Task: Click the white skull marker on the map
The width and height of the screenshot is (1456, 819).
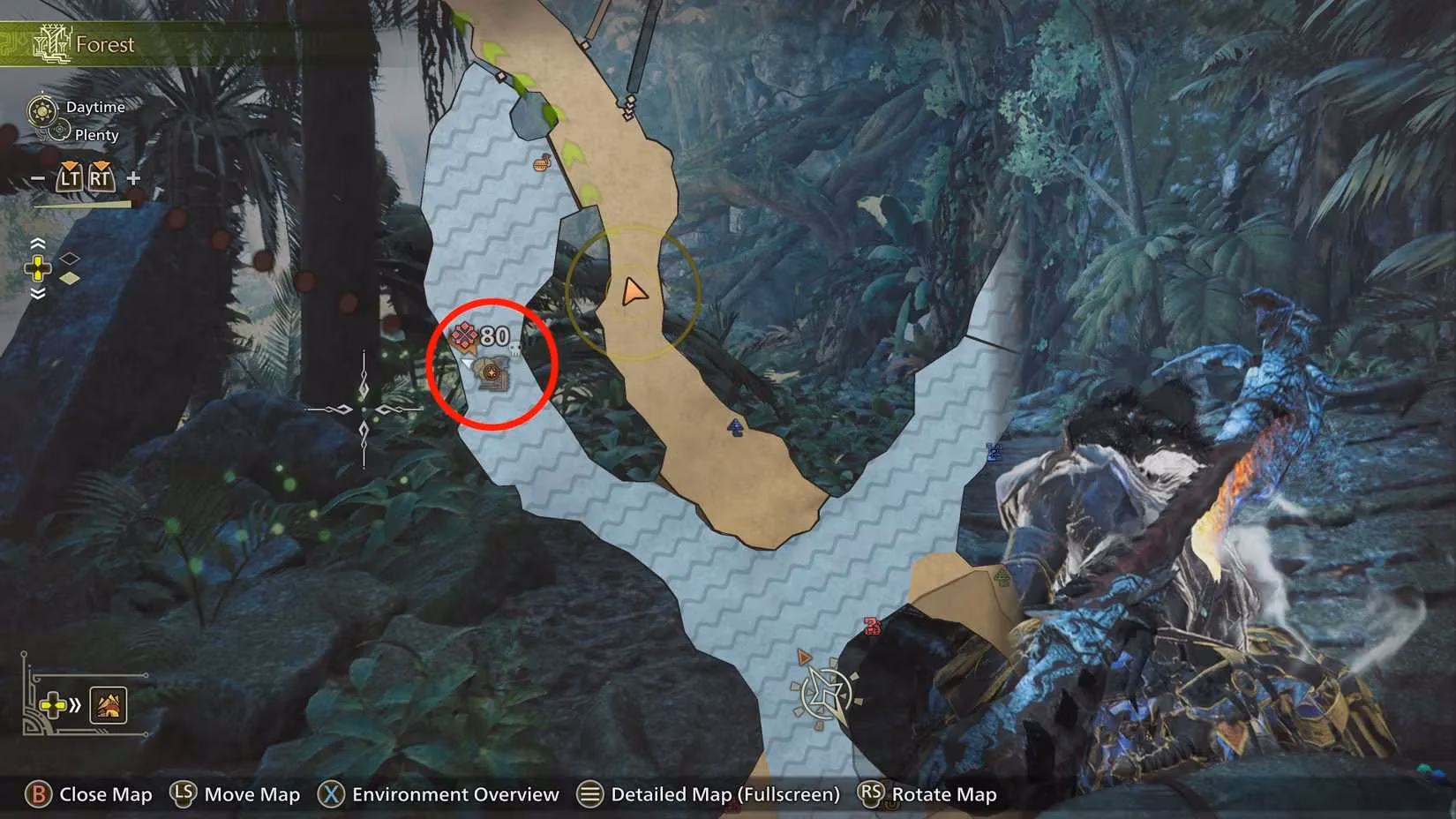Action: coord(515,350)
